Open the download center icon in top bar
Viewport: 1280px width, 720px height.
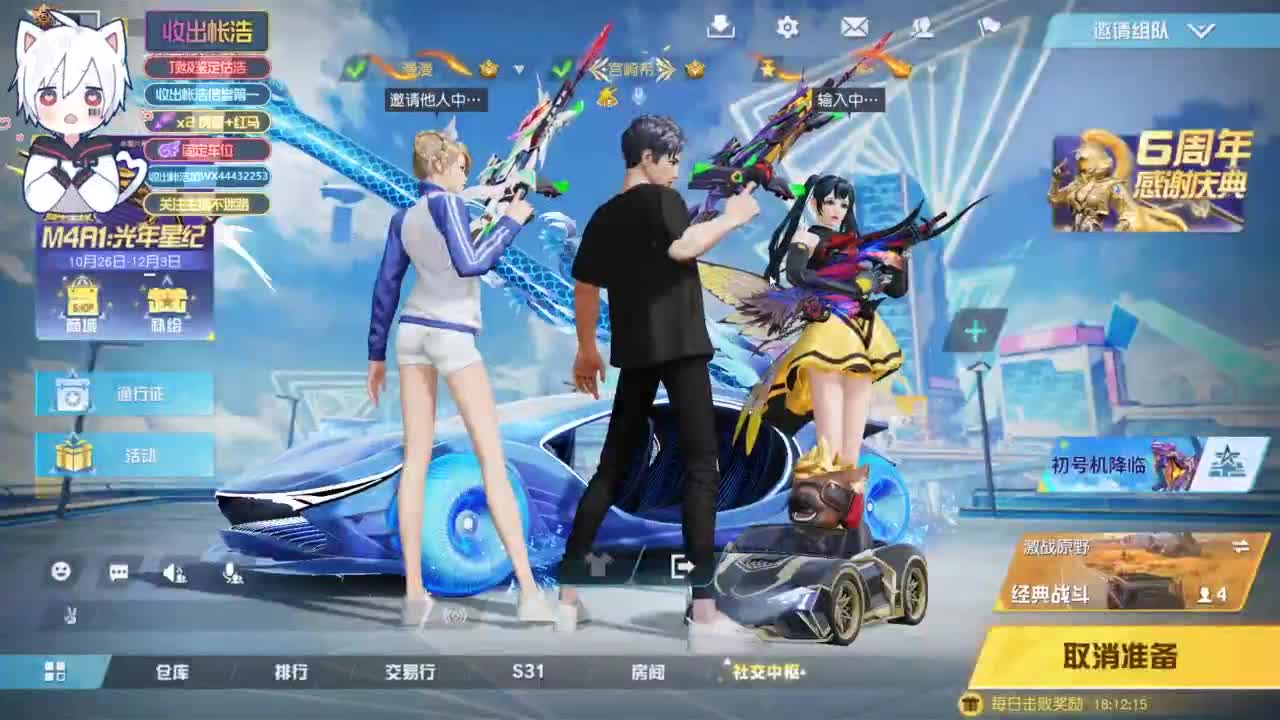click(x=722, y=29)
